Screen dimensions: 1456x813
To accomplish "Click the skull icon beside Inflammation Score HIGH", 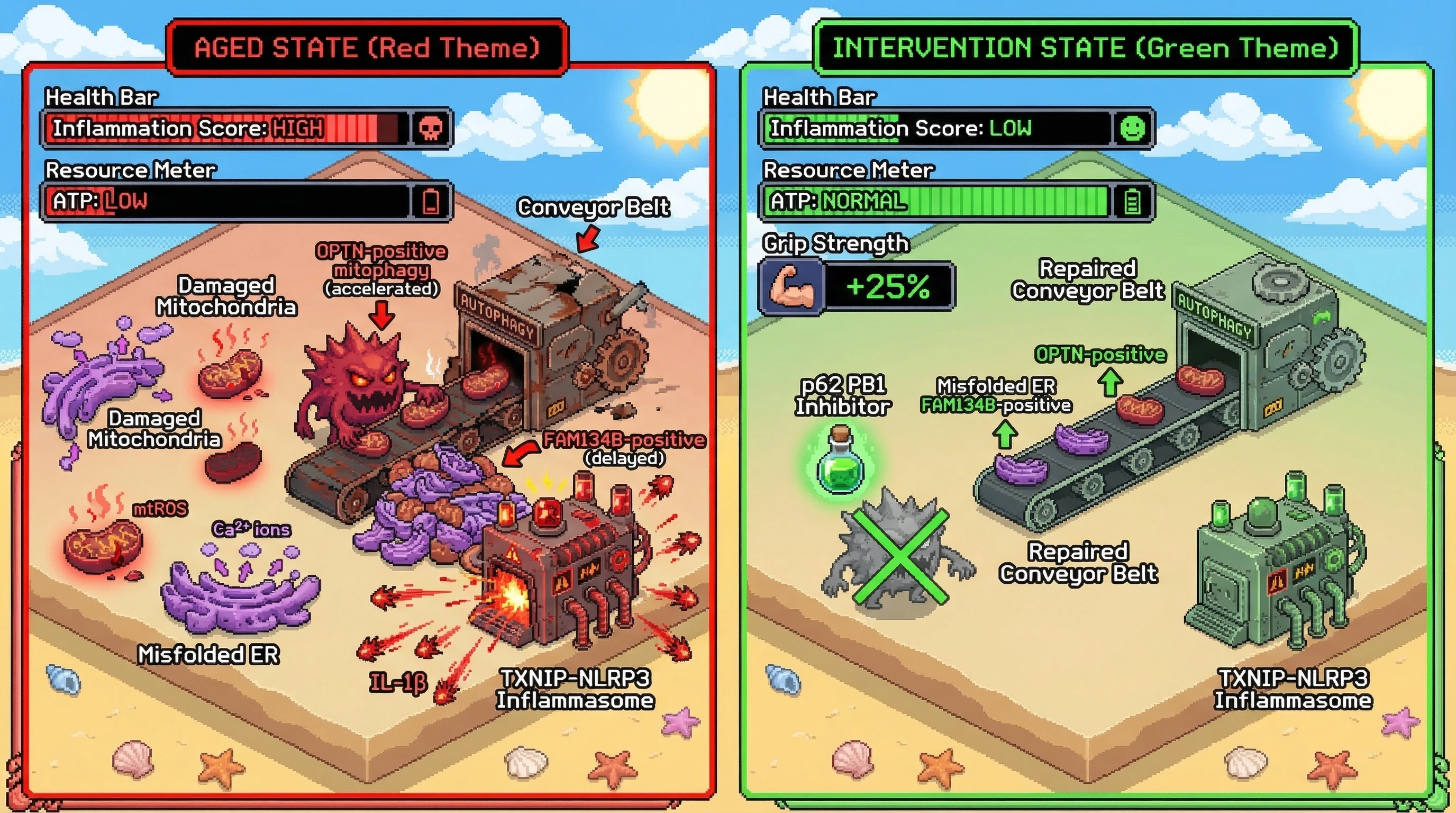I will (431, 128).
